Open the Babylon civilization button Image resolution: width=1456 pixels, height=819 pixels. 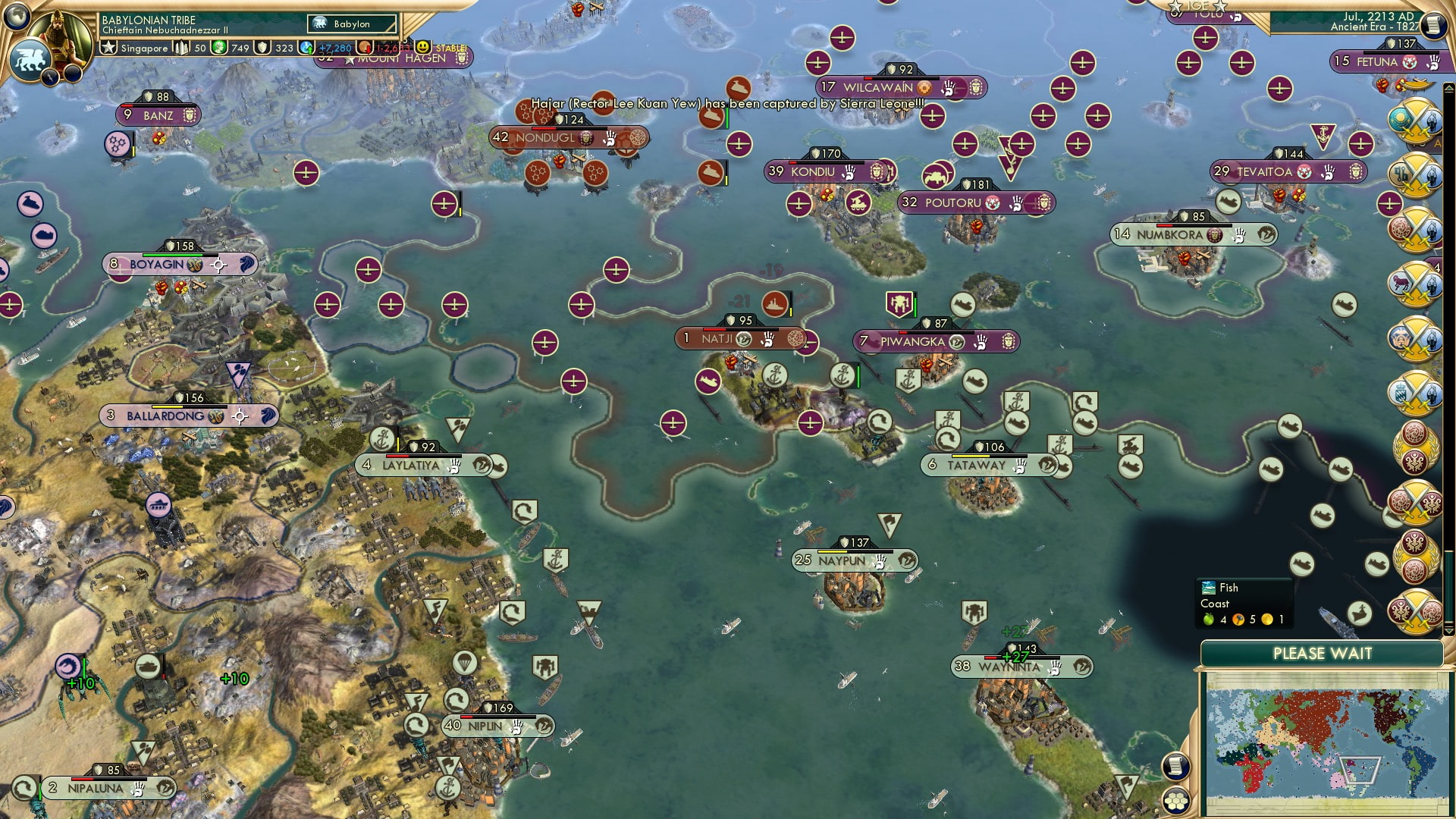coord(352,24)
